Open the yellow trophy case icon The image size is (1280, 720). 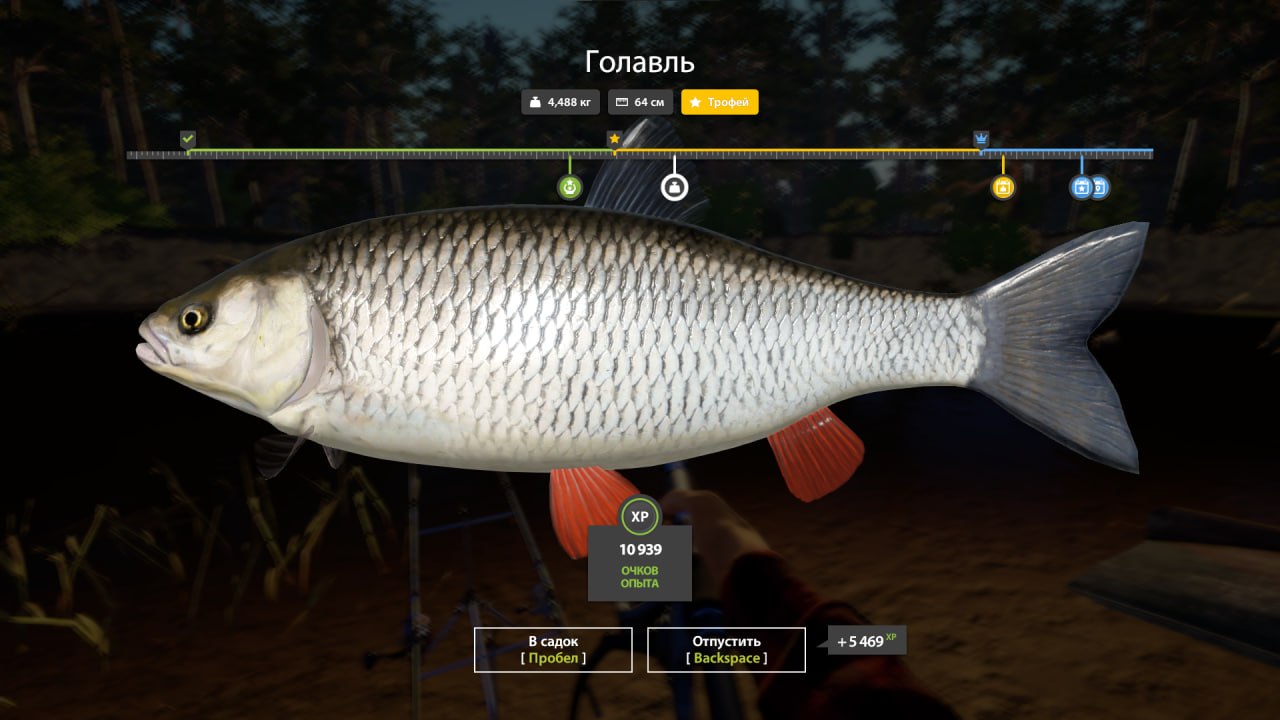1003,187
